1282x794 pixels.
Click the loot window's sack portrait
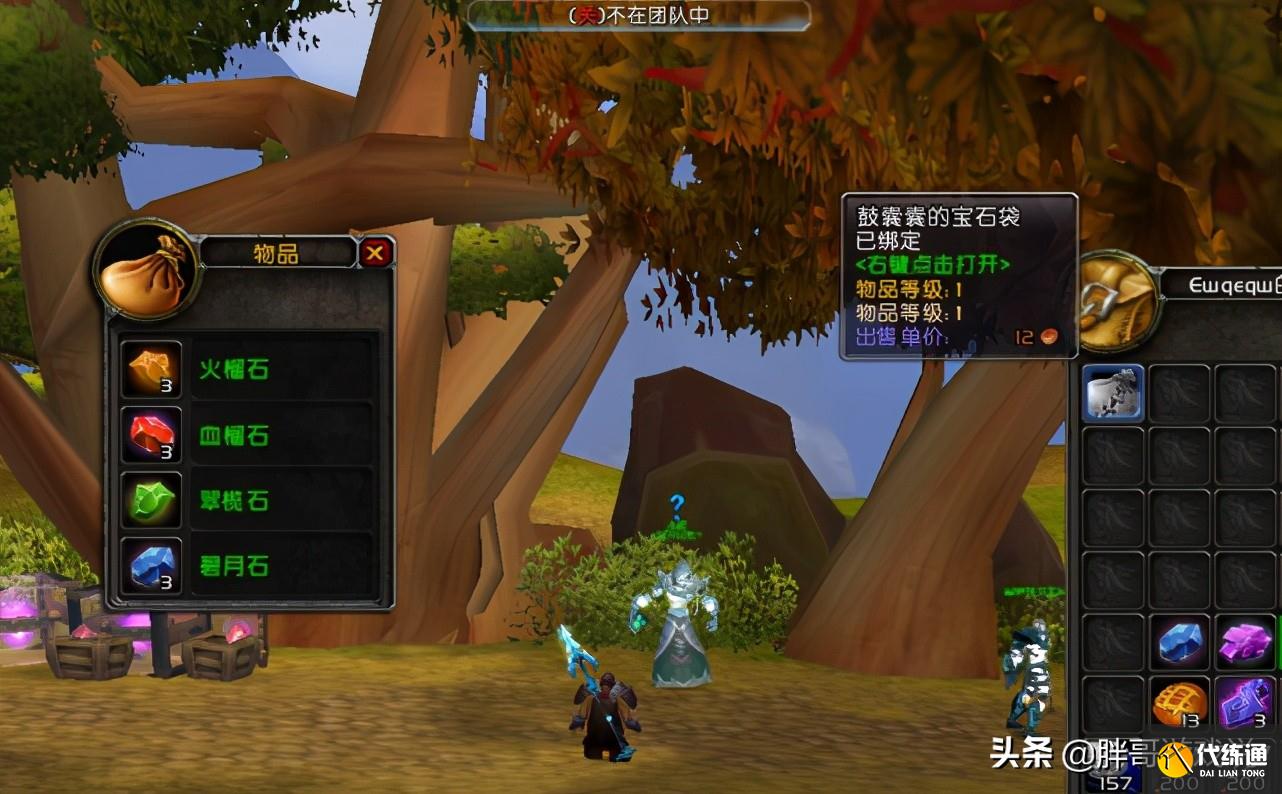click(x=147, y=270)
